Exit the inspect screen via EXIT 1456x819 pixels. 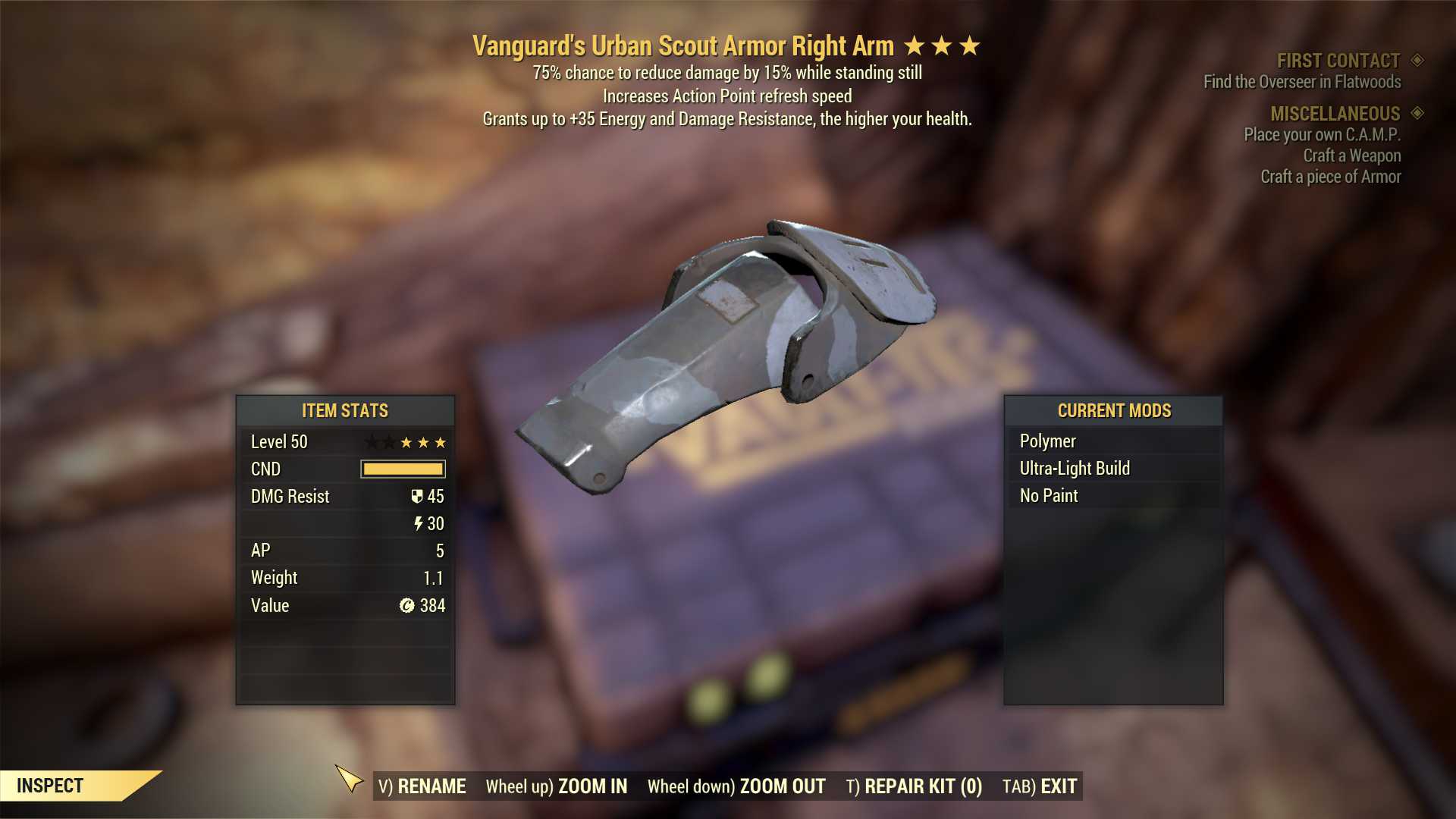point(1040,786)
